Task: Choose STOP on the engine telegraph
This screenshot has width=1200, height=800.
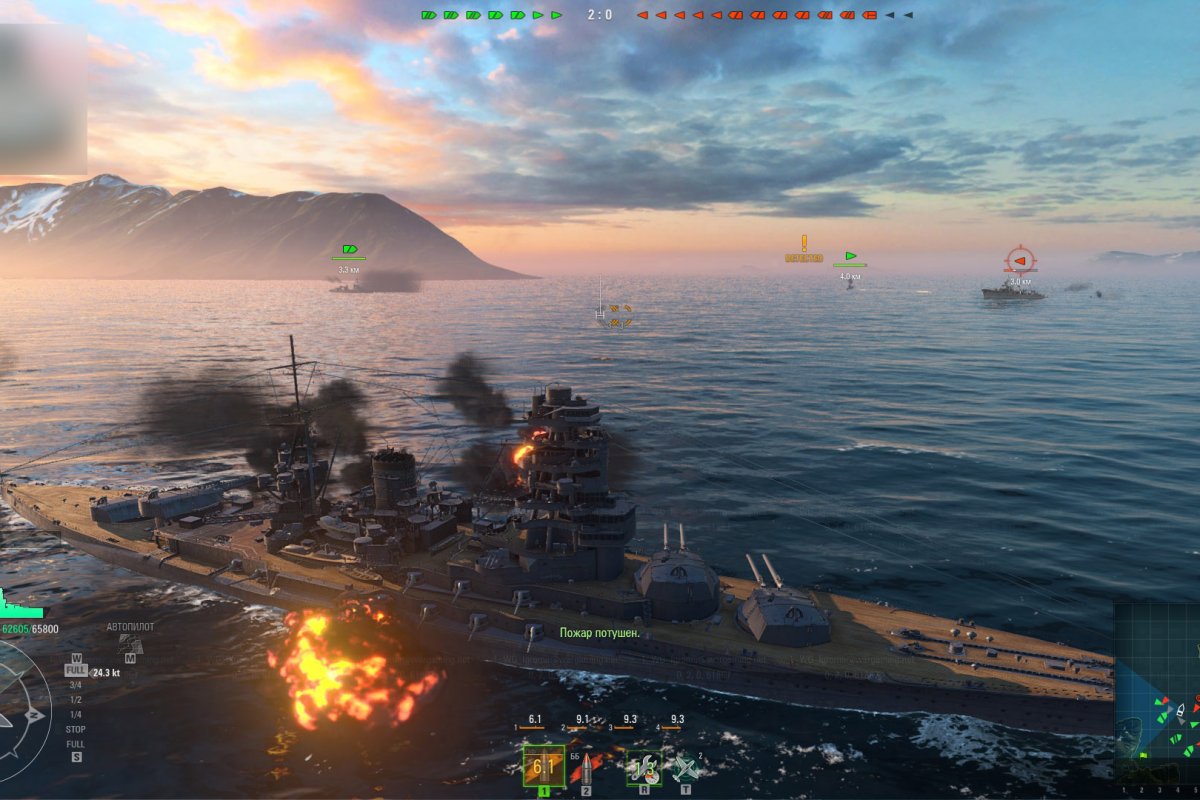Action: pos(75,730)
